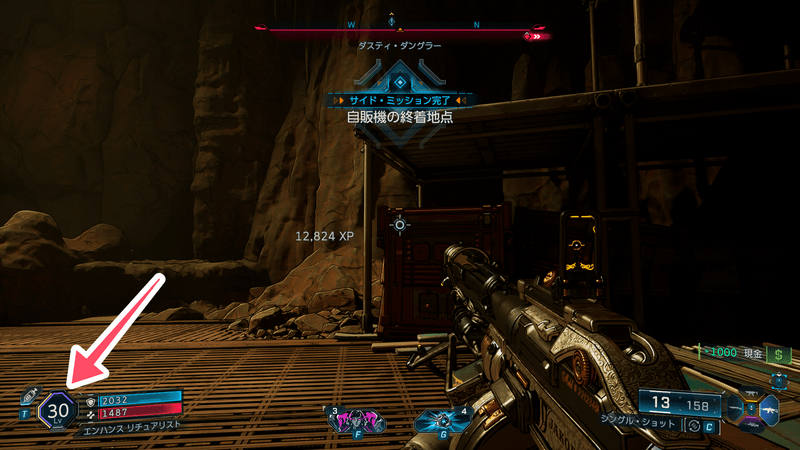Click the level 30 character badge
Screen dimensions: 800x450
coord(57,409)
